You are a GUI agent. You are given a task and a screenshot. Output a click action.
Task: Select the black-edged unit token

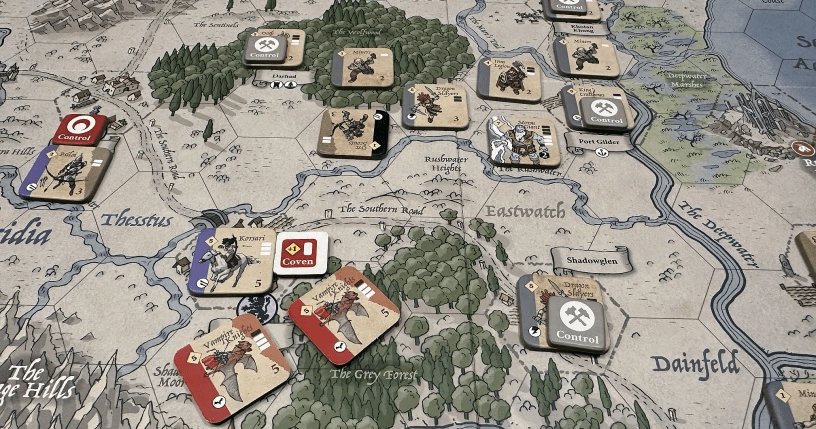(x=353, y=133)
